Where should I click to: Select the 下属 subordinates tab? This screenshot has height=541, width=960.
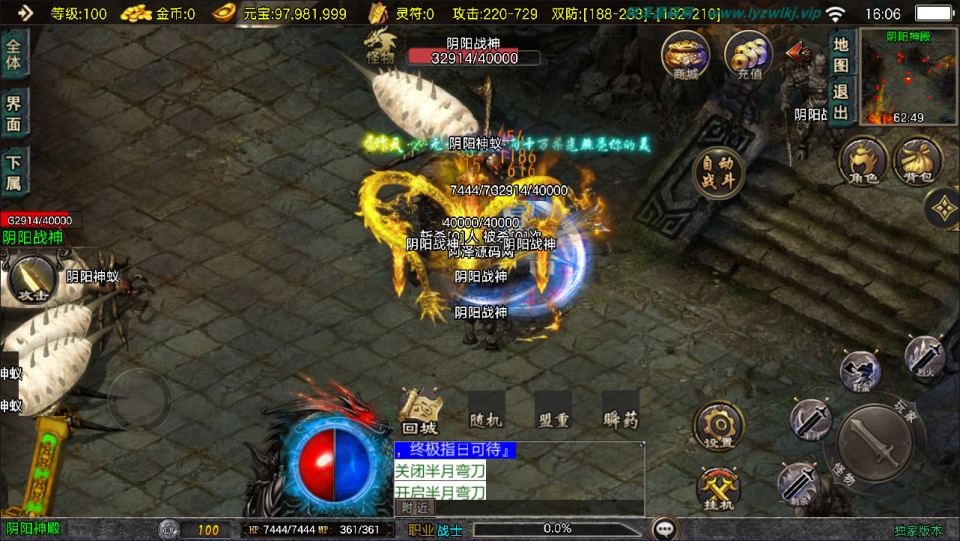pos(14,171)
